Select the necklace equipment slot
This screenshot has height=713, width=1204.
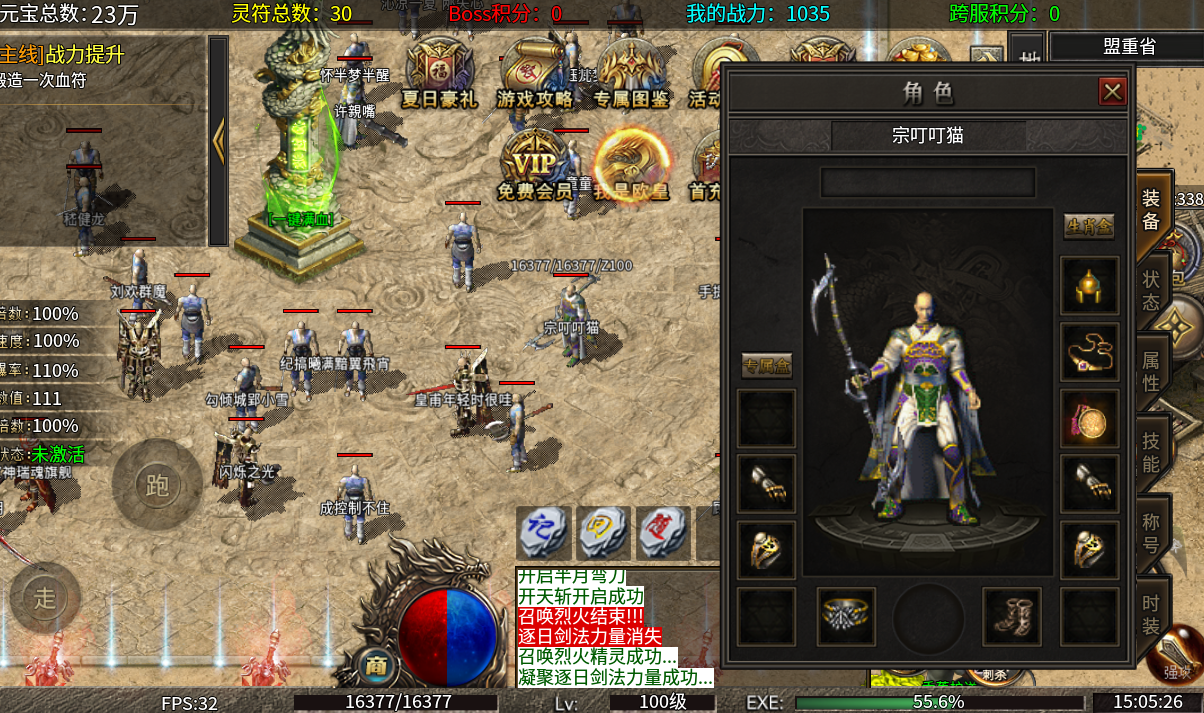1088,352
